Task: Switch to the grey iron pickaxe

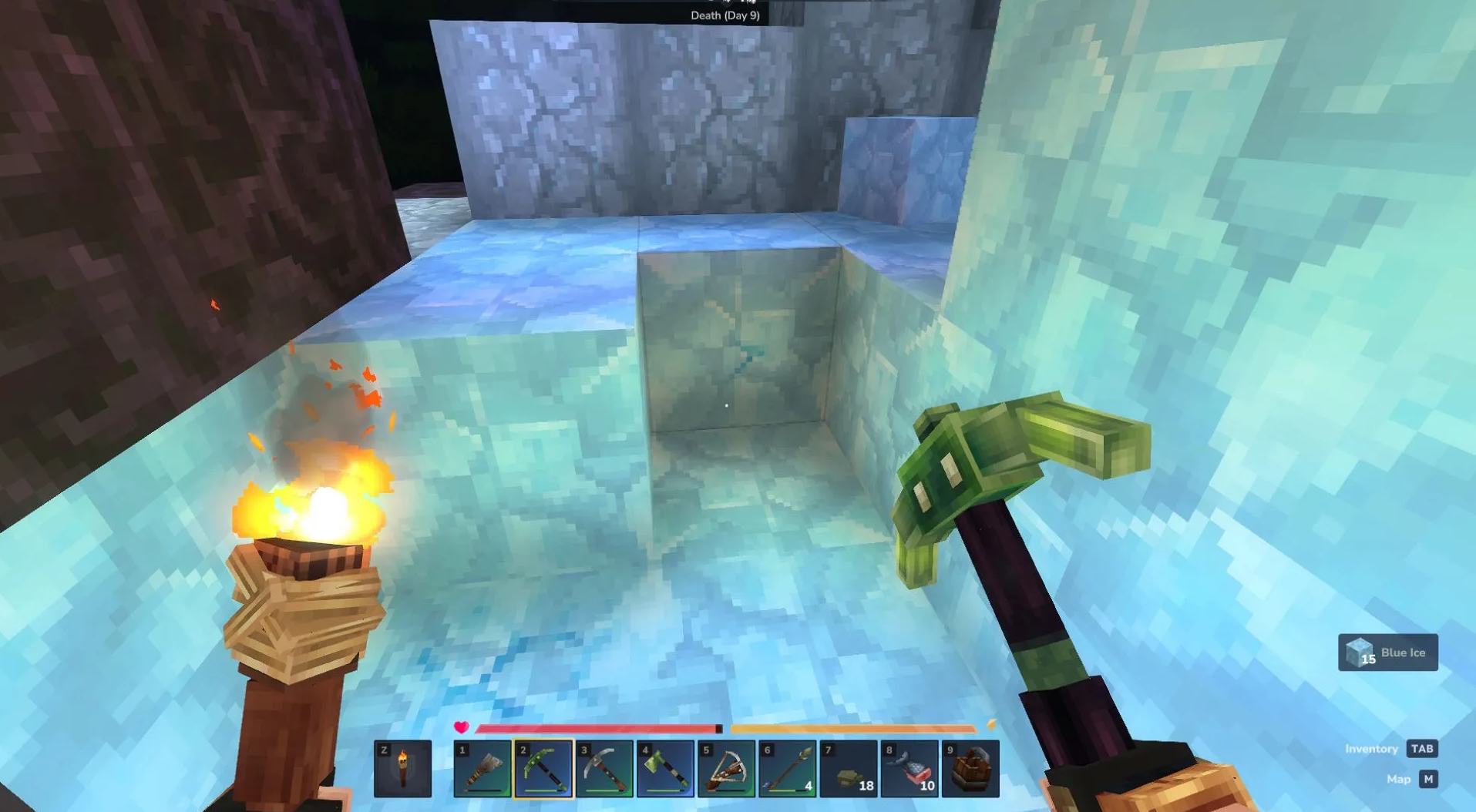Action: point(604,768)
